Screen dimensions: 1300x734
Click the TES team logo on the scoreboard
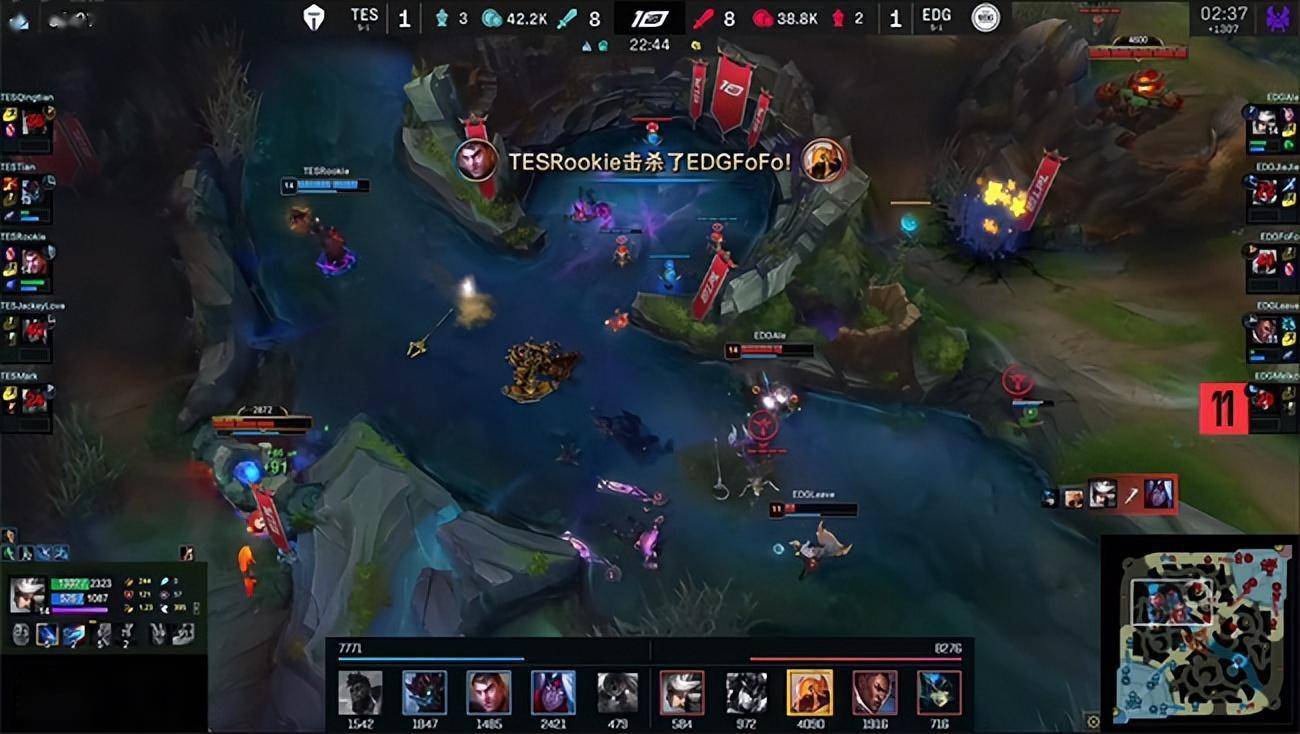(x=316, y=17)
